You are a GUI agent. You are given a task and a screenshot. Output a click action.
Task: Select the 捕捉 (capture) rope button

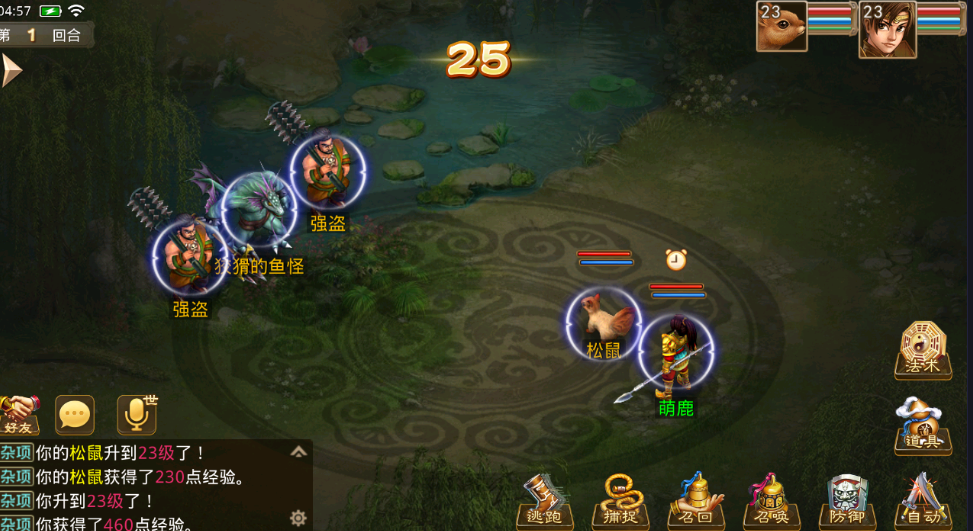click(x=620, y=502)
